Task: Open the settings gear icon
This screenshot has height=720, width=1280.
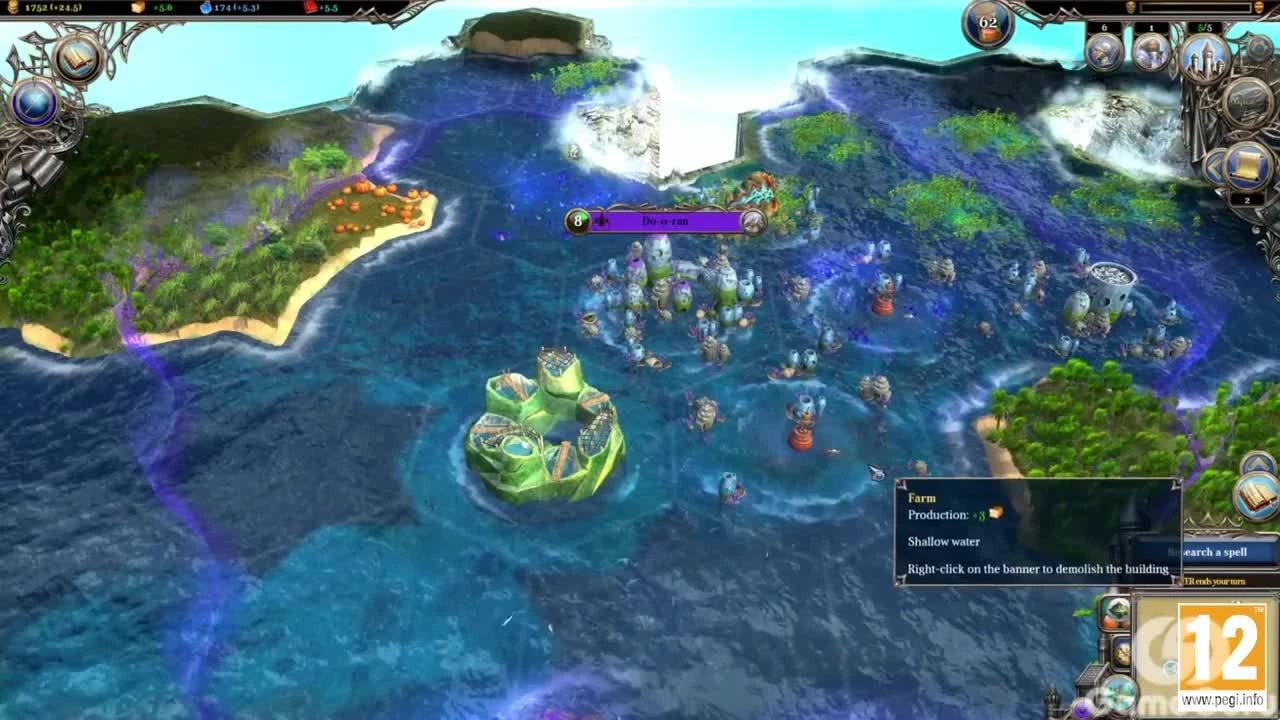Action: pos(1259,48)
